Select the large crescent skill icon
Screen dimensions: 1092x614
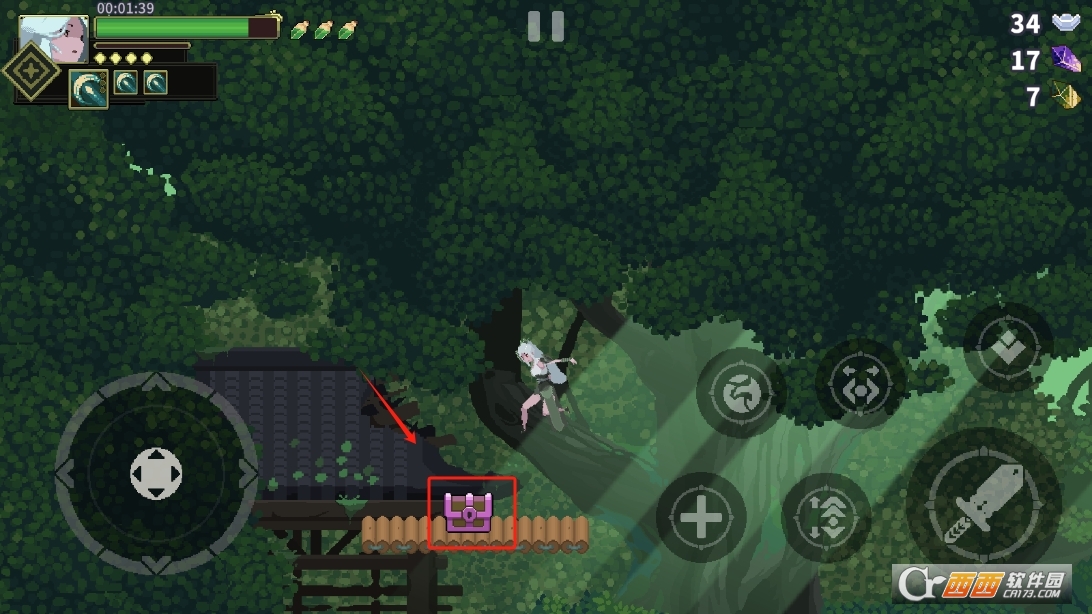(89, 88)
